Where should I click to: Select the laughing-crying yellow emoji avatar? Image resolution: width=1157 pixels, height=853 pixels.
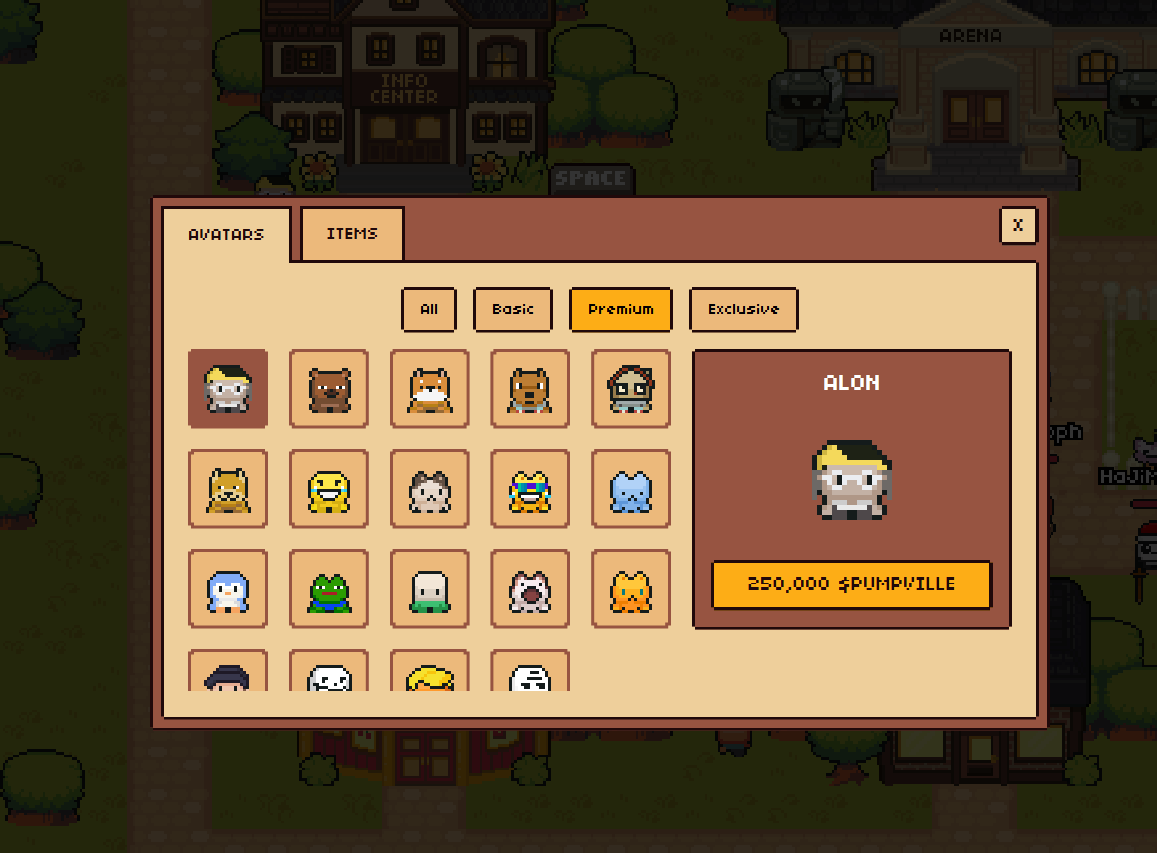tap(329, 489)
